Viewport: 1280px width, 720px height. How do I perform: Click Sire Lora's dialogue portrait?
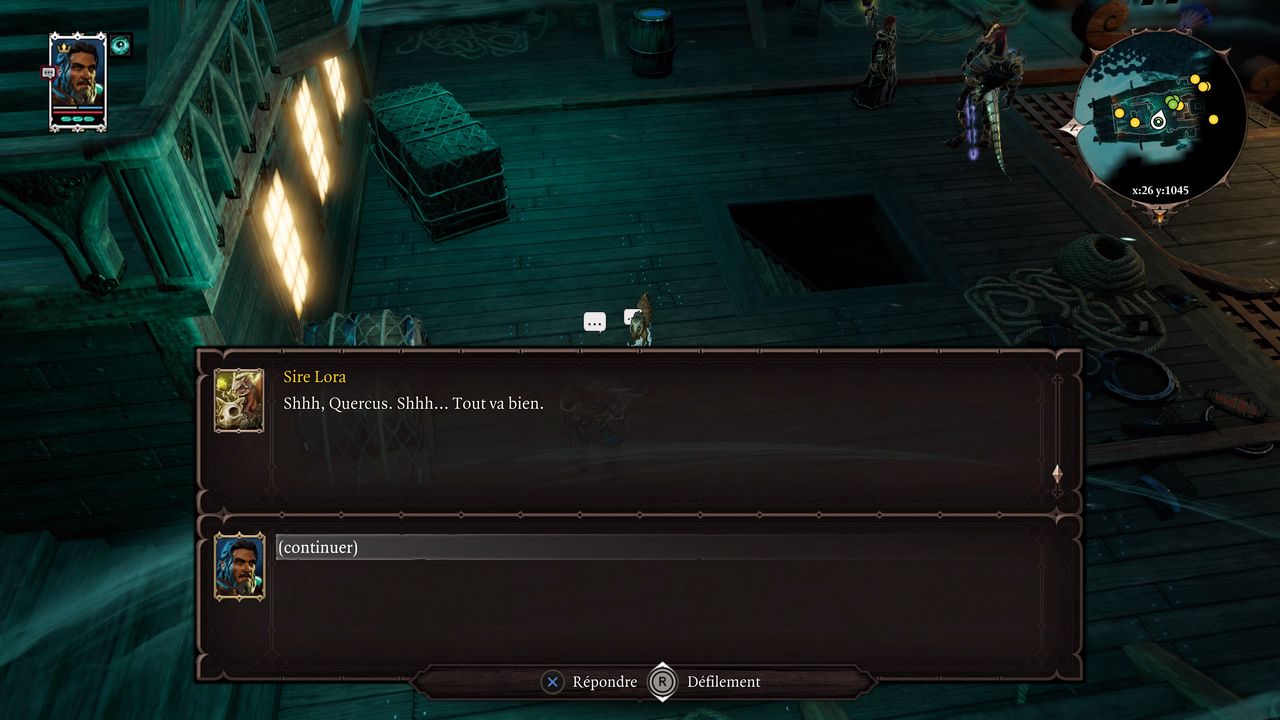pos(239,400)
